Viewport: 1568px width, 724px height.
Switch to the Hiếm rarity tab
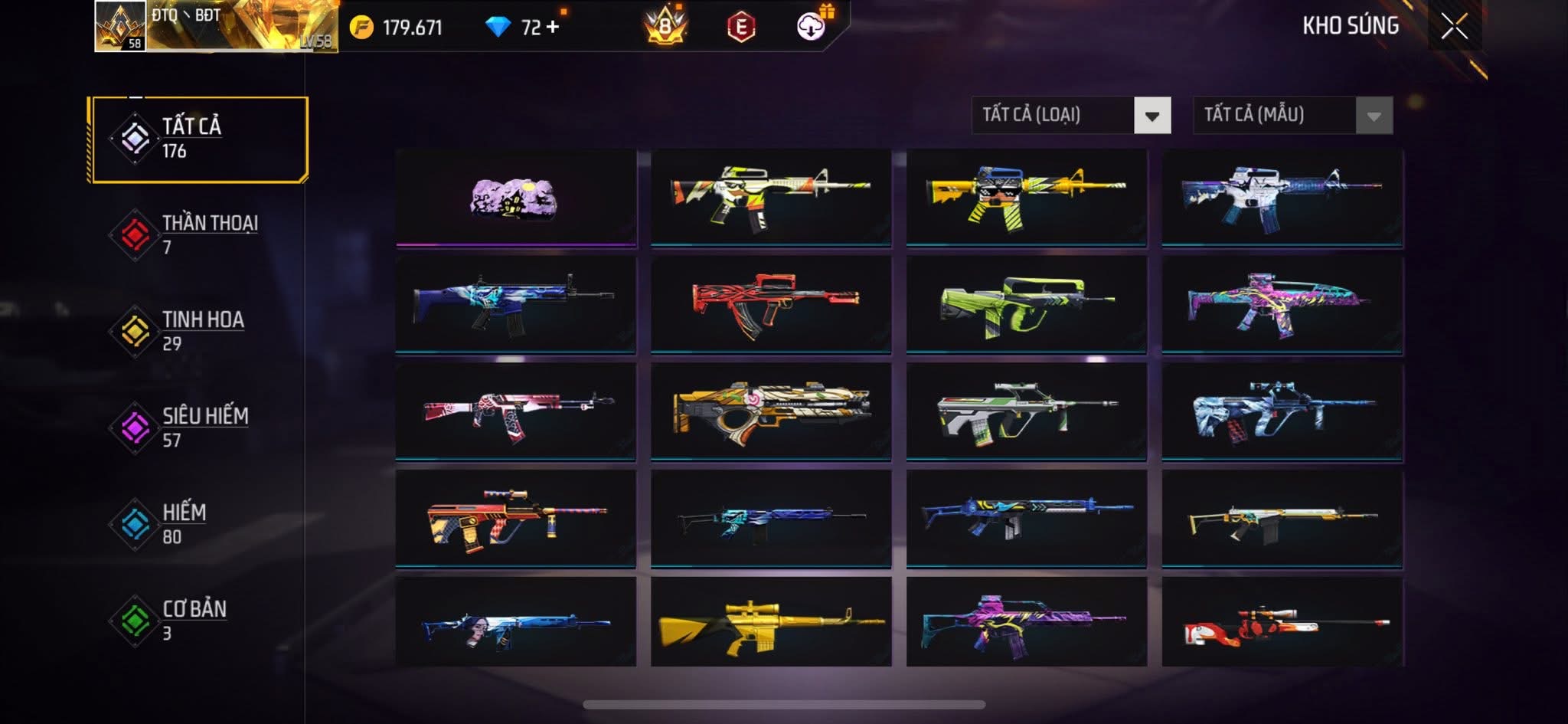point(198,524)
